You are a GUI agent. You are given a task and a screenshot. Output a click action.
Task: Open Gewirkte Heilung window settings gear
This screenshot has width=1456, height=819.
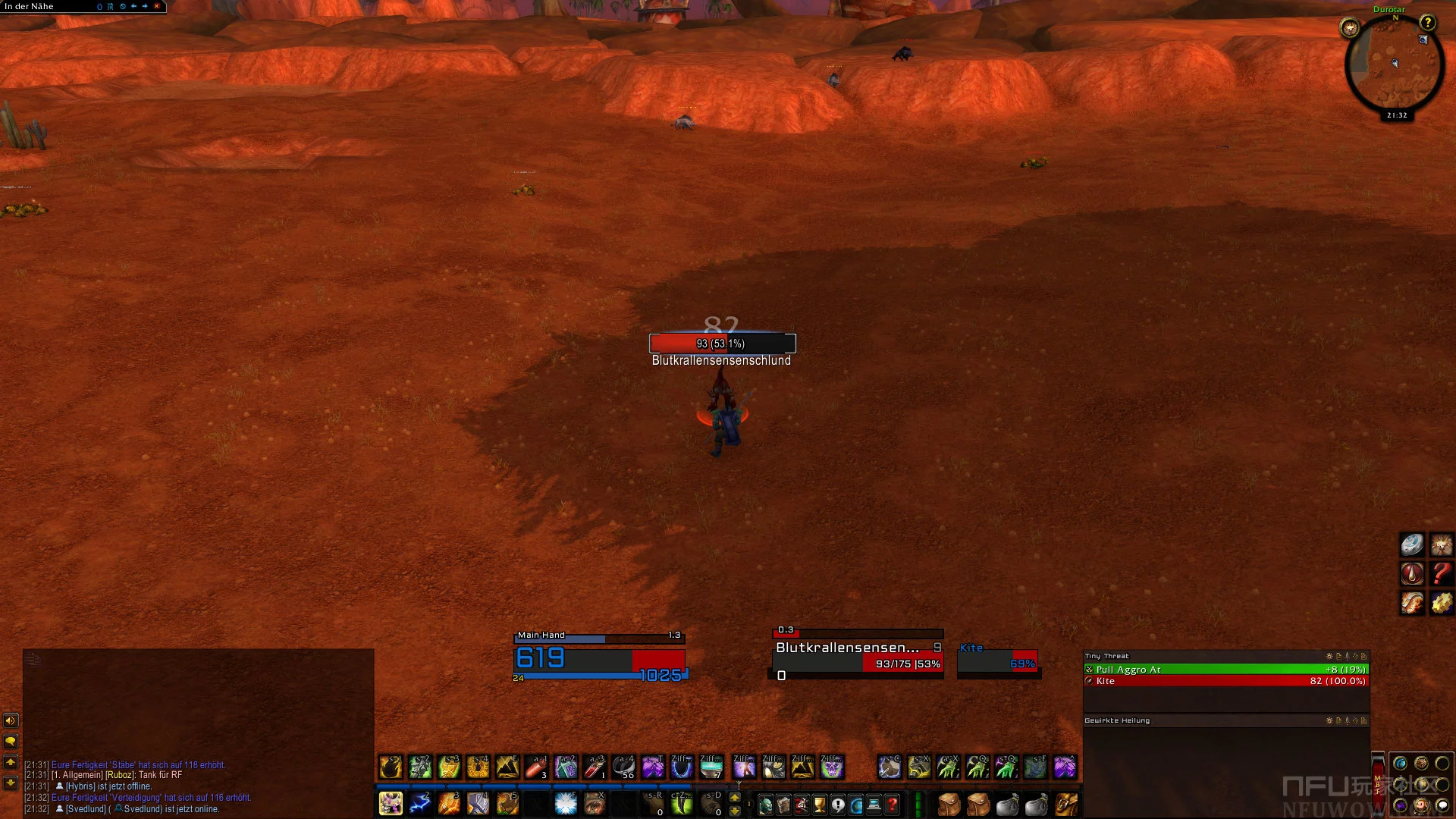(x=1329, y=720)
